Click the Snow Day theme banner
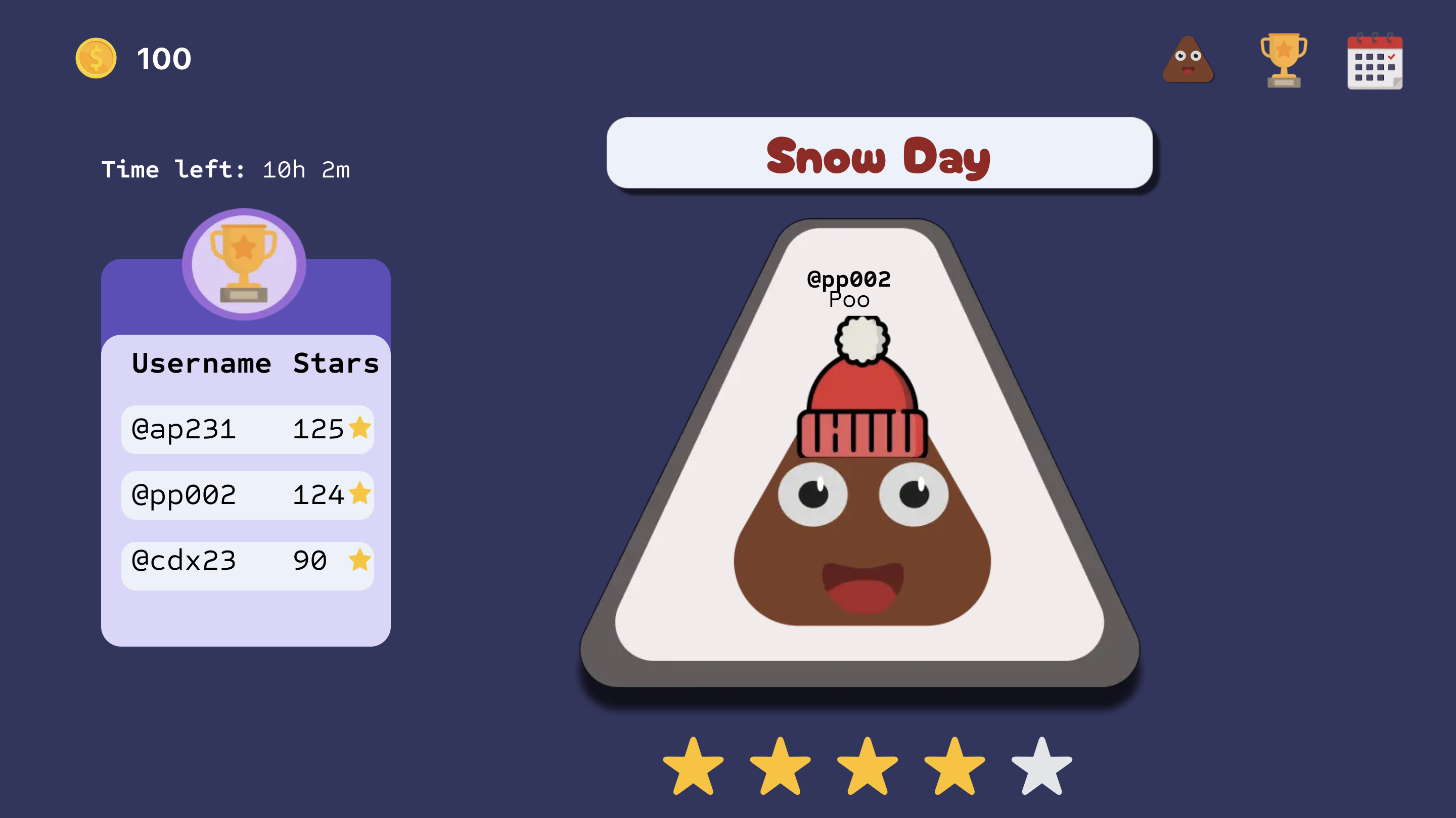Viewport: 1456px width, 818px height. coord(879,153)
